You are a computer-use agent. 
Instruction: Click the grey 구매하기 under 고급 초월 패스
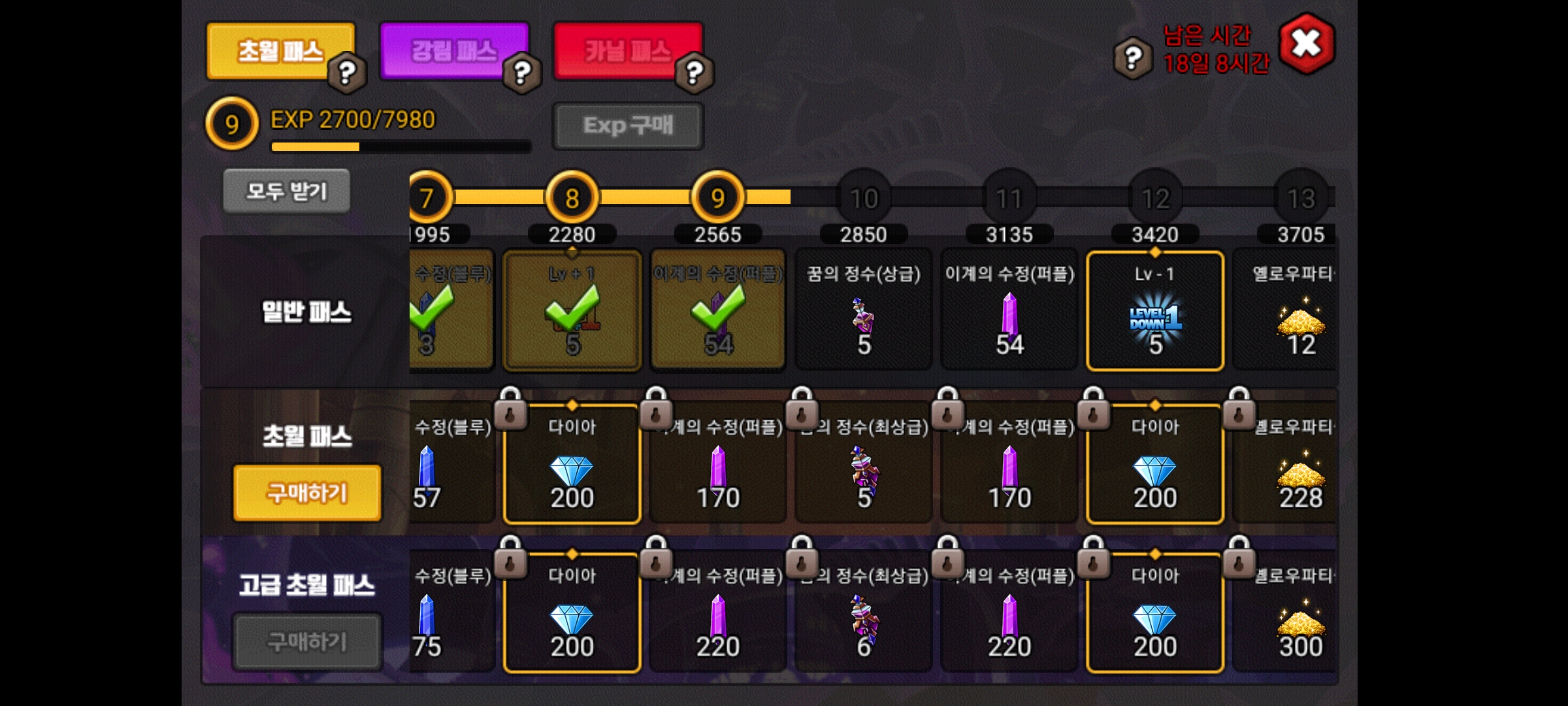[x=307, y=641]
